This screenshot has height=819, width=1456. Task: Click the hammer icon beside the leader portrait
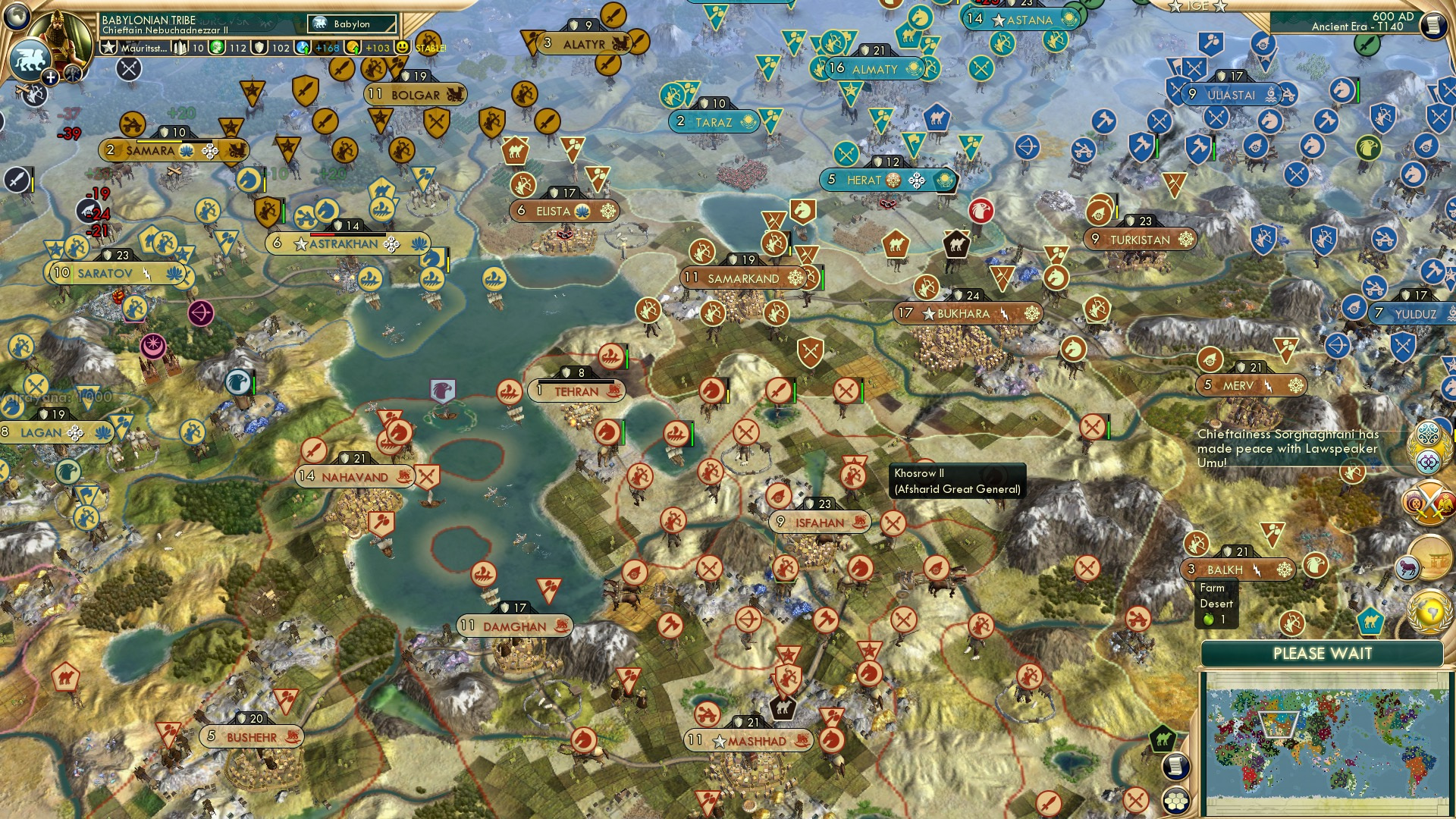click(74, 74)
